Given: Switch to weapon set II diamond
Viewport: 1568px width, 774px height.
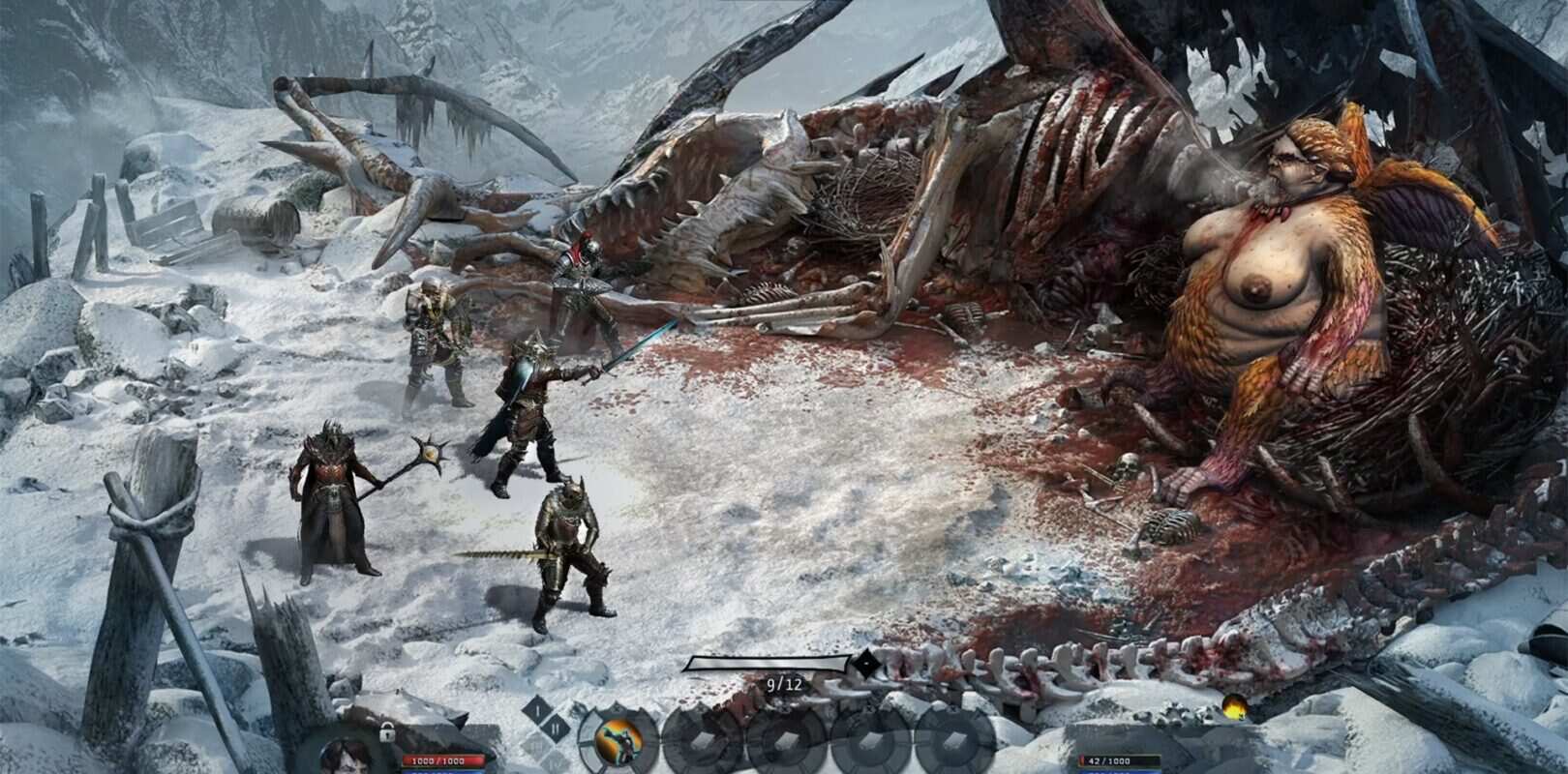Looking at the screenshot, I should (x=555, y=729).
